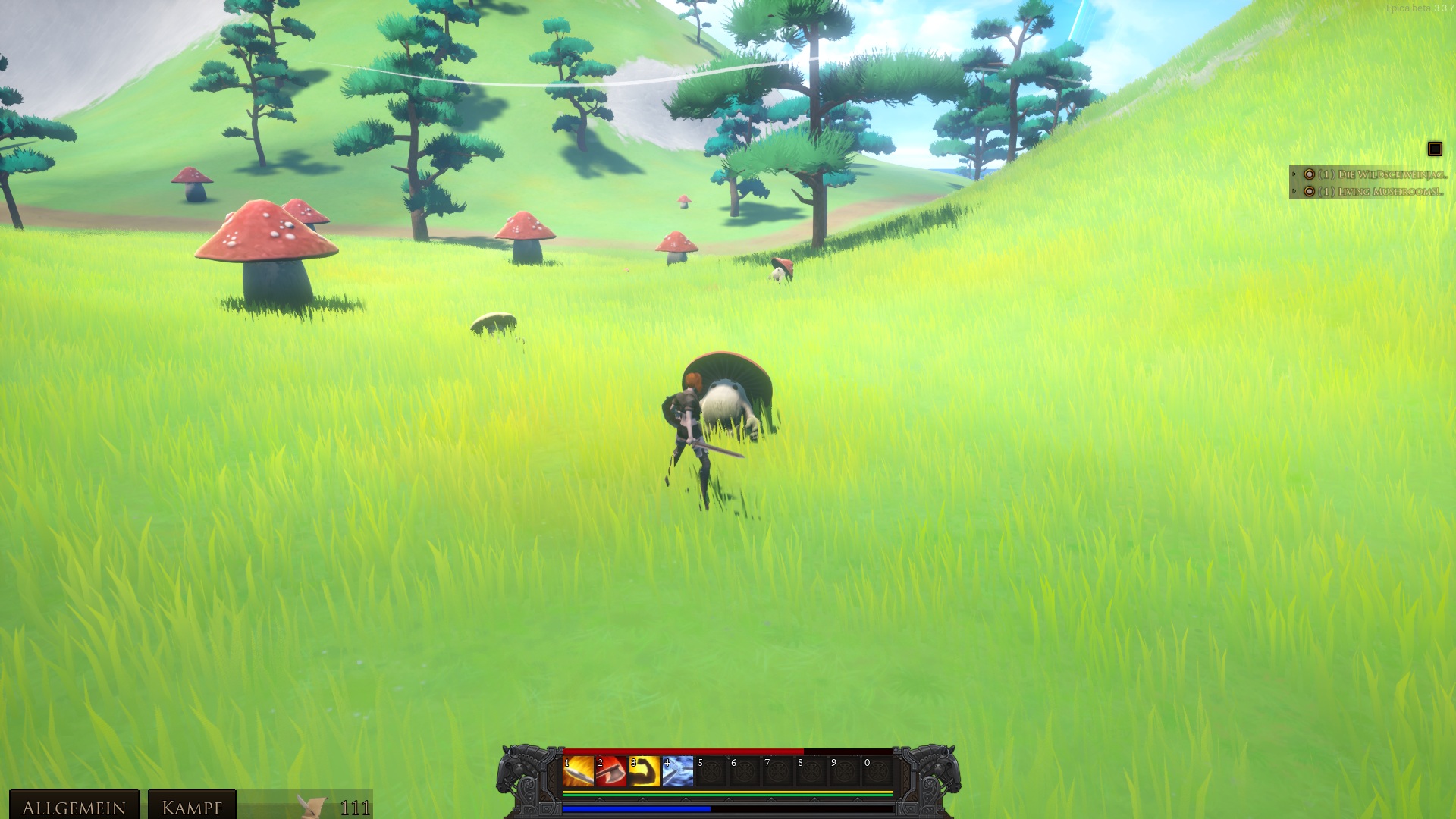Click the quill and scroll icon

tap(312, 806)
